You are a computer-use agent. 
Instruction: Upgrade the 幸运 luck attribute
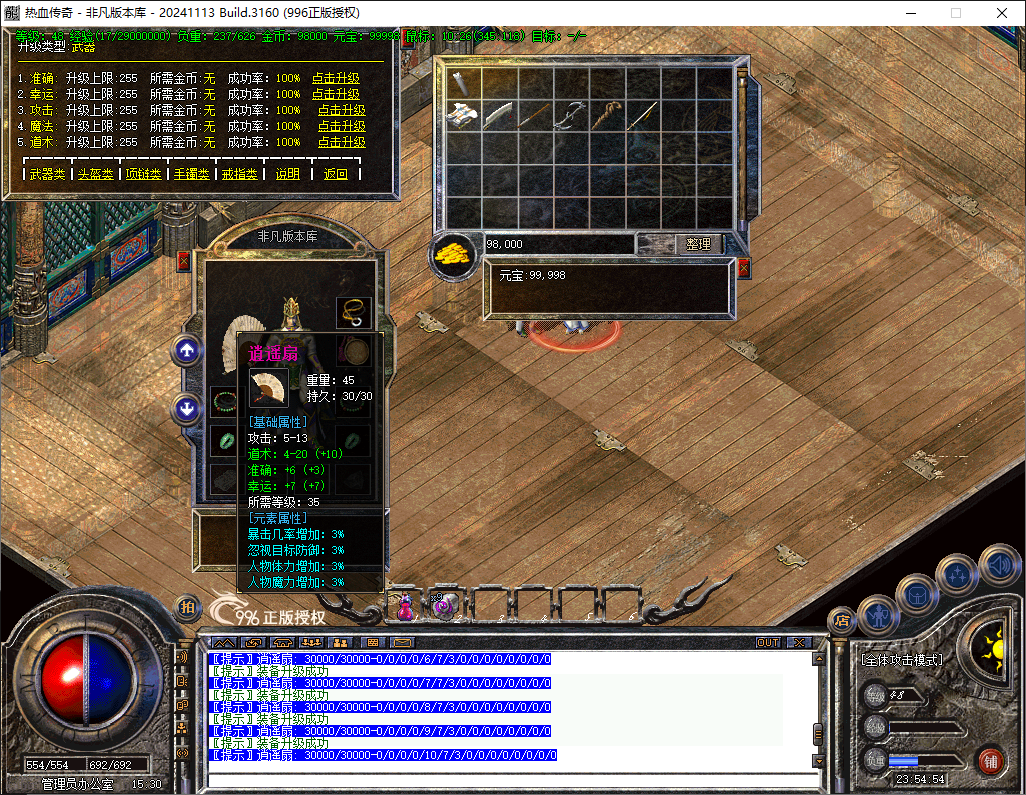pos(335,94)
